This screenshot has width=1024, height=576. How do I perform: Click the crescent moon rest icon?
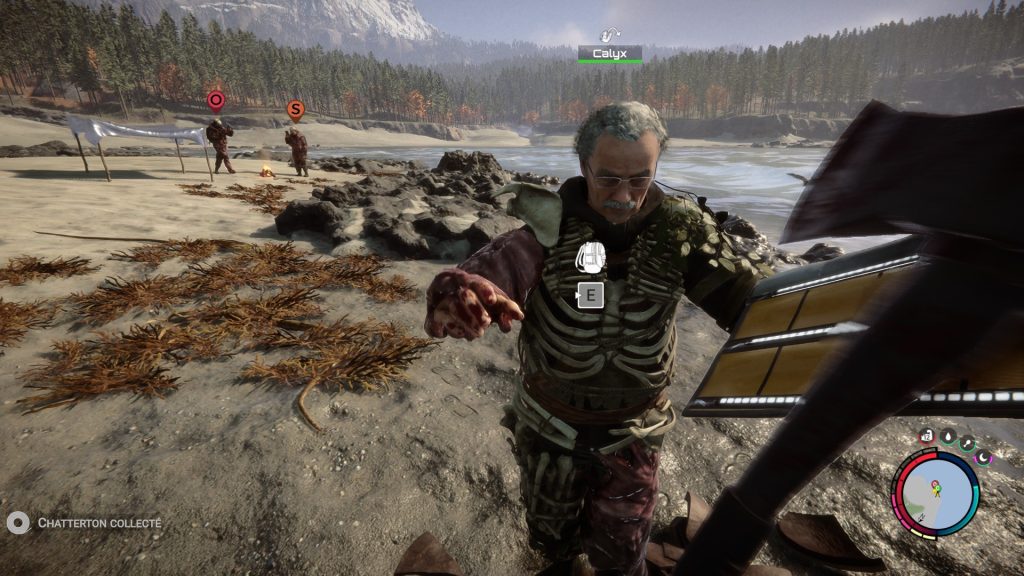pos(981,457)
